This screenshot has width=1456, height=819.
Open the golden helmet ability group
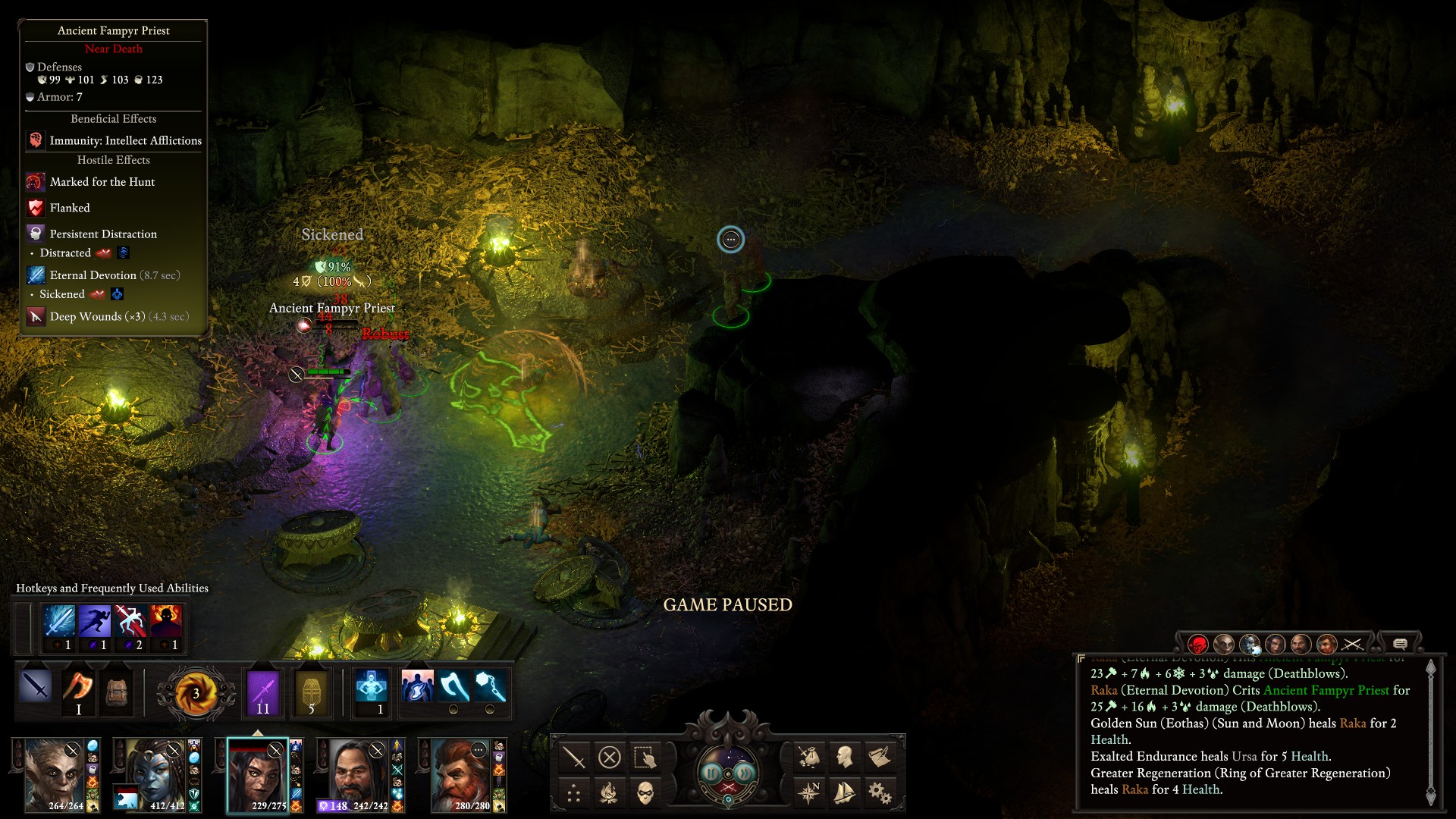tap(311, 692)
